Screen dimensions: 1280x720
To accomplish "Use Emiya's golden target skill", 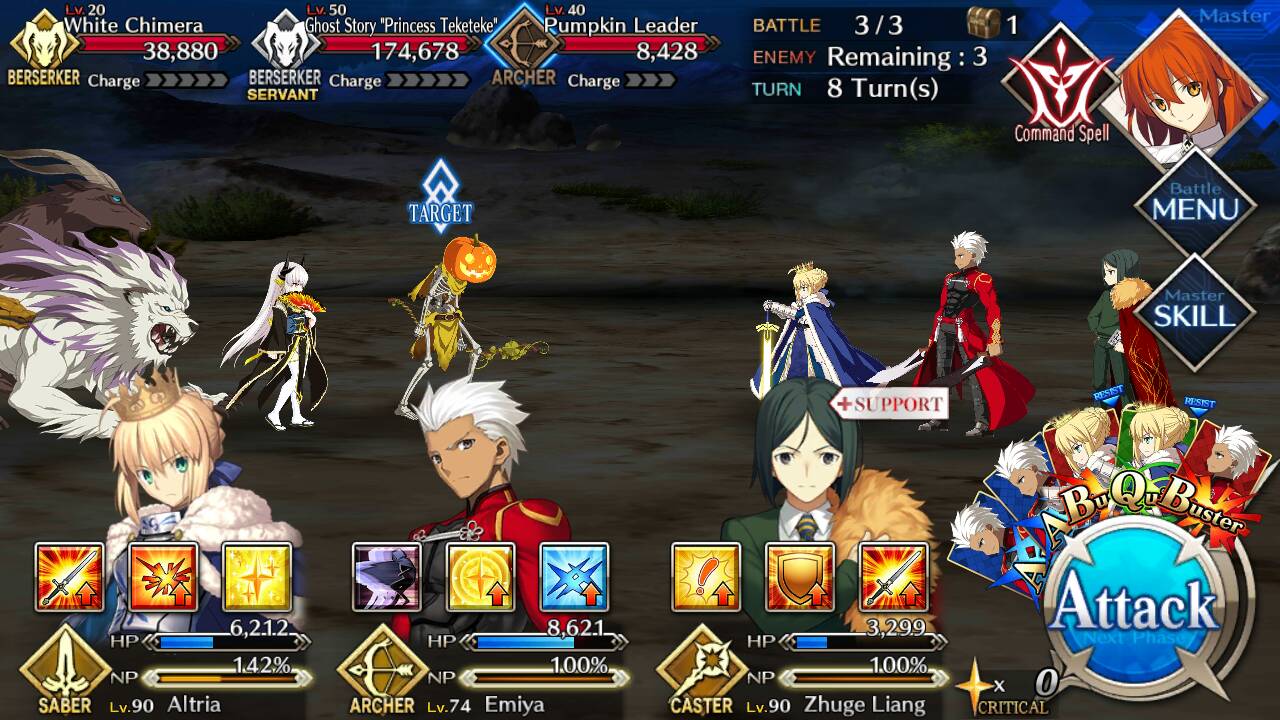I will tap(480, 577).
